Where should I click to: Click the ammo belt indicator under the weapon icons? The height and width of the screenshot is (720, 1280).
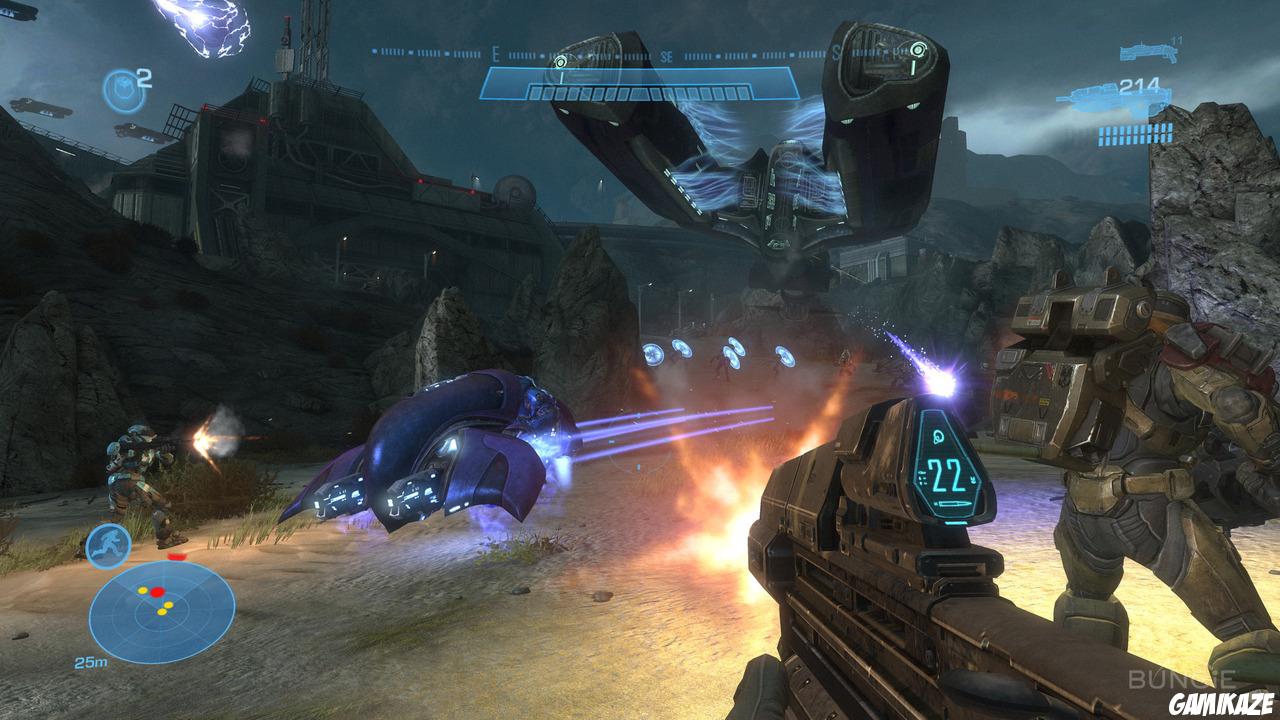[1135, 133]
